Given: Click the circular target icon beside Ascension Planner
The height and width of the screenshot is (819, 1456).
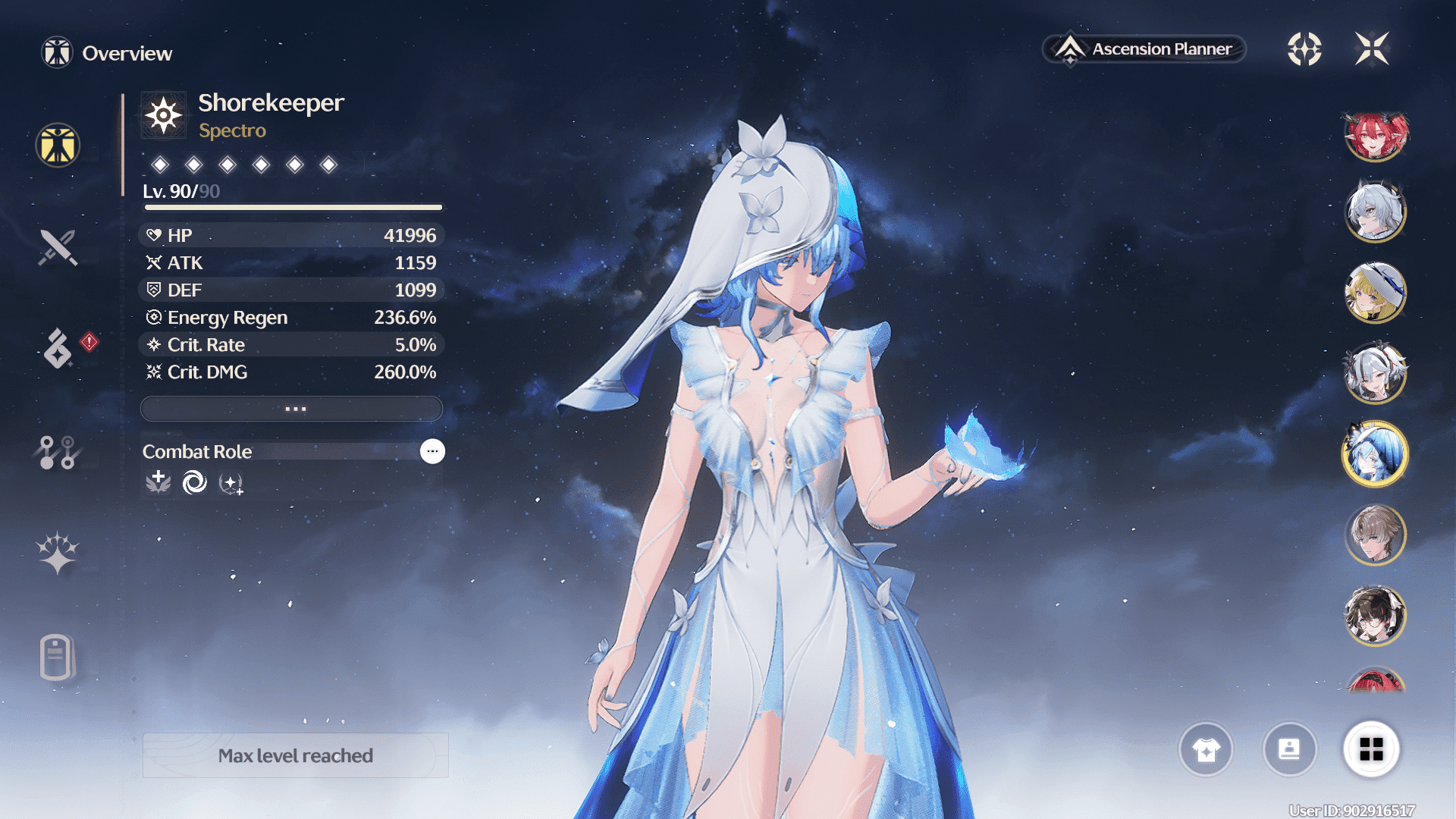Looking at the screenshot, I should click(1304, 49).
